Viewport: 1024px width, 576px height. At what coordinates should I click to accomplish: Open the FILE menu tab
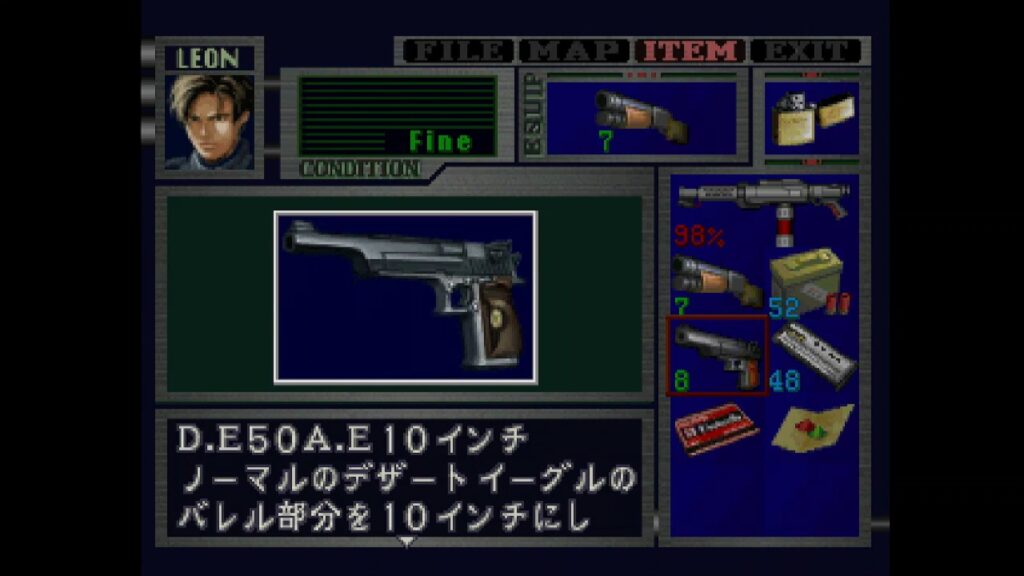point(457,51)
